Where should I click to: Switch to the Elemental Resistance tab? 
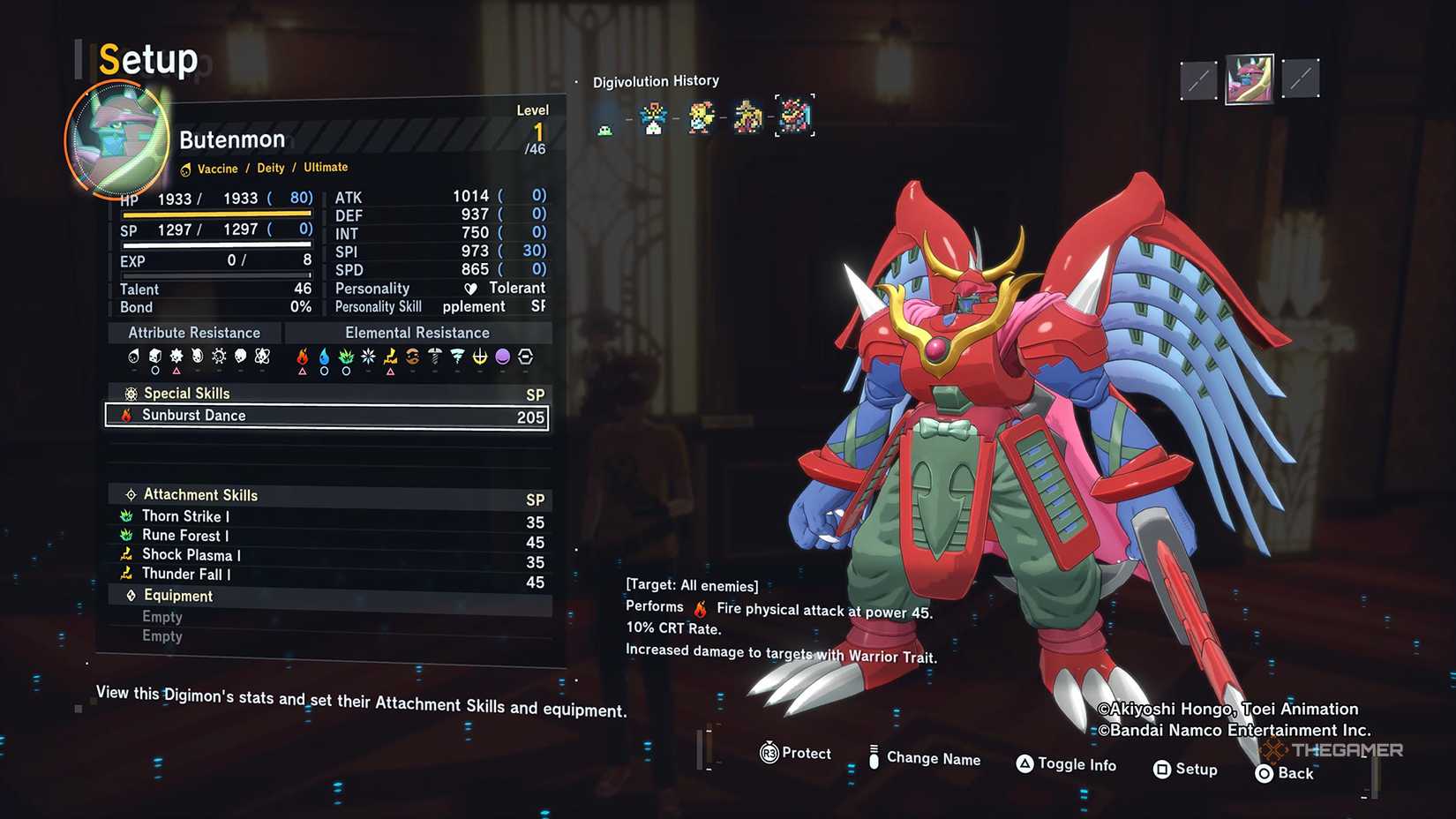(417, 333)
